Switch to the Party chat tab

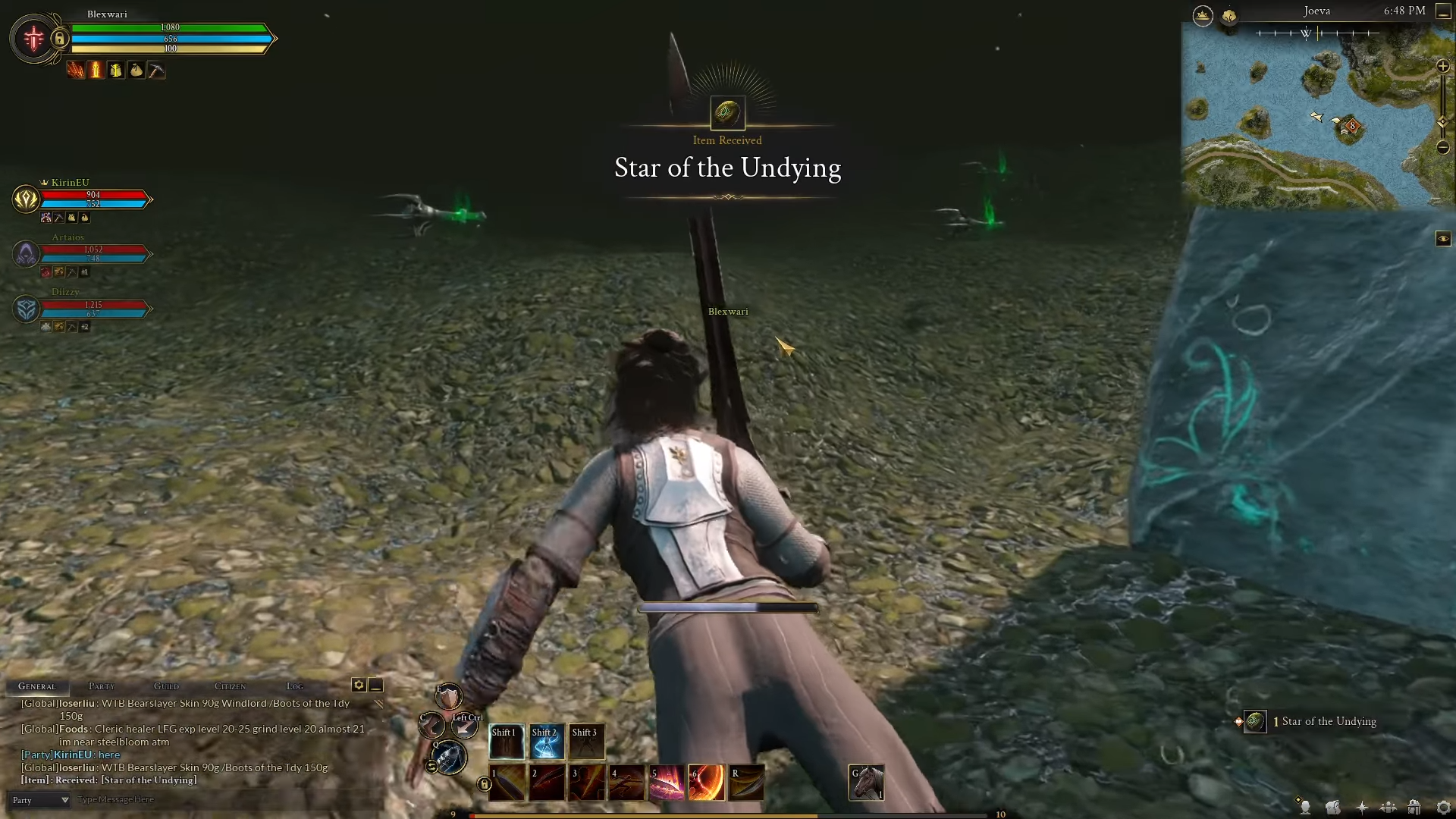click(102, 686)
